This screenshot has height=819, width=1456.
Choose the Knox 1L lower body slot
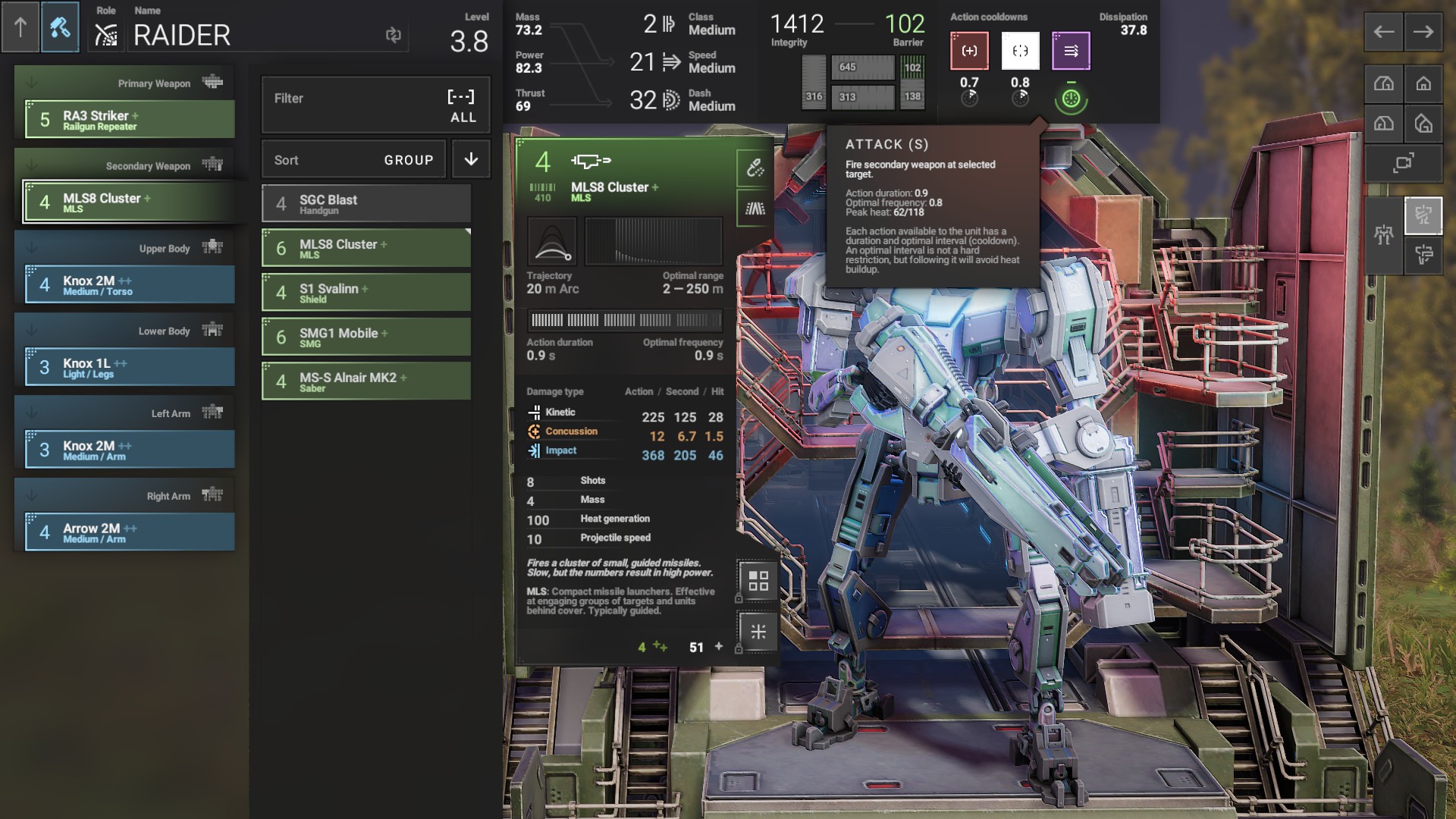[x=130, y=368]
